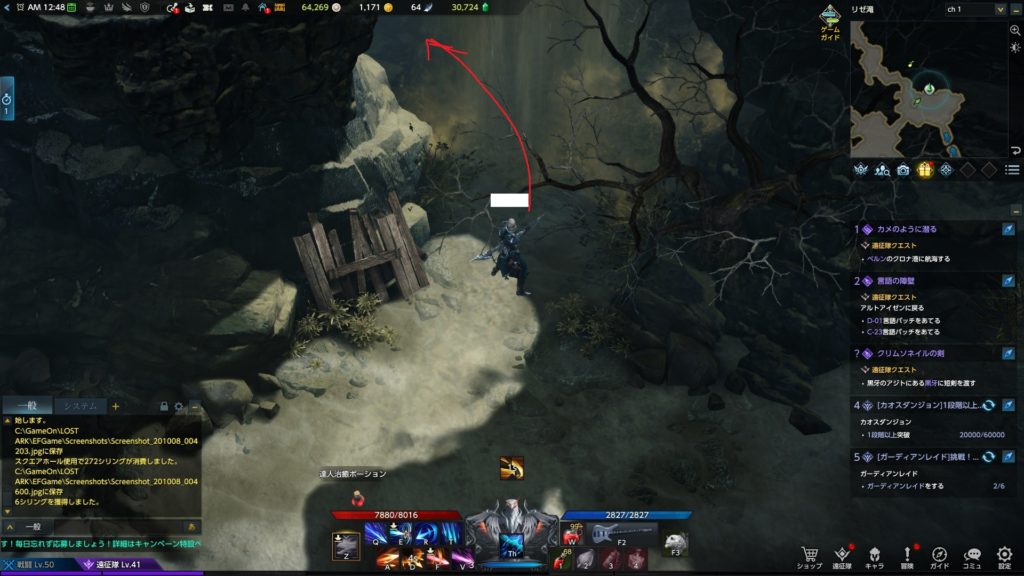Add a new chat tab with plus
1024x576 pixels.
click(115, 406)
